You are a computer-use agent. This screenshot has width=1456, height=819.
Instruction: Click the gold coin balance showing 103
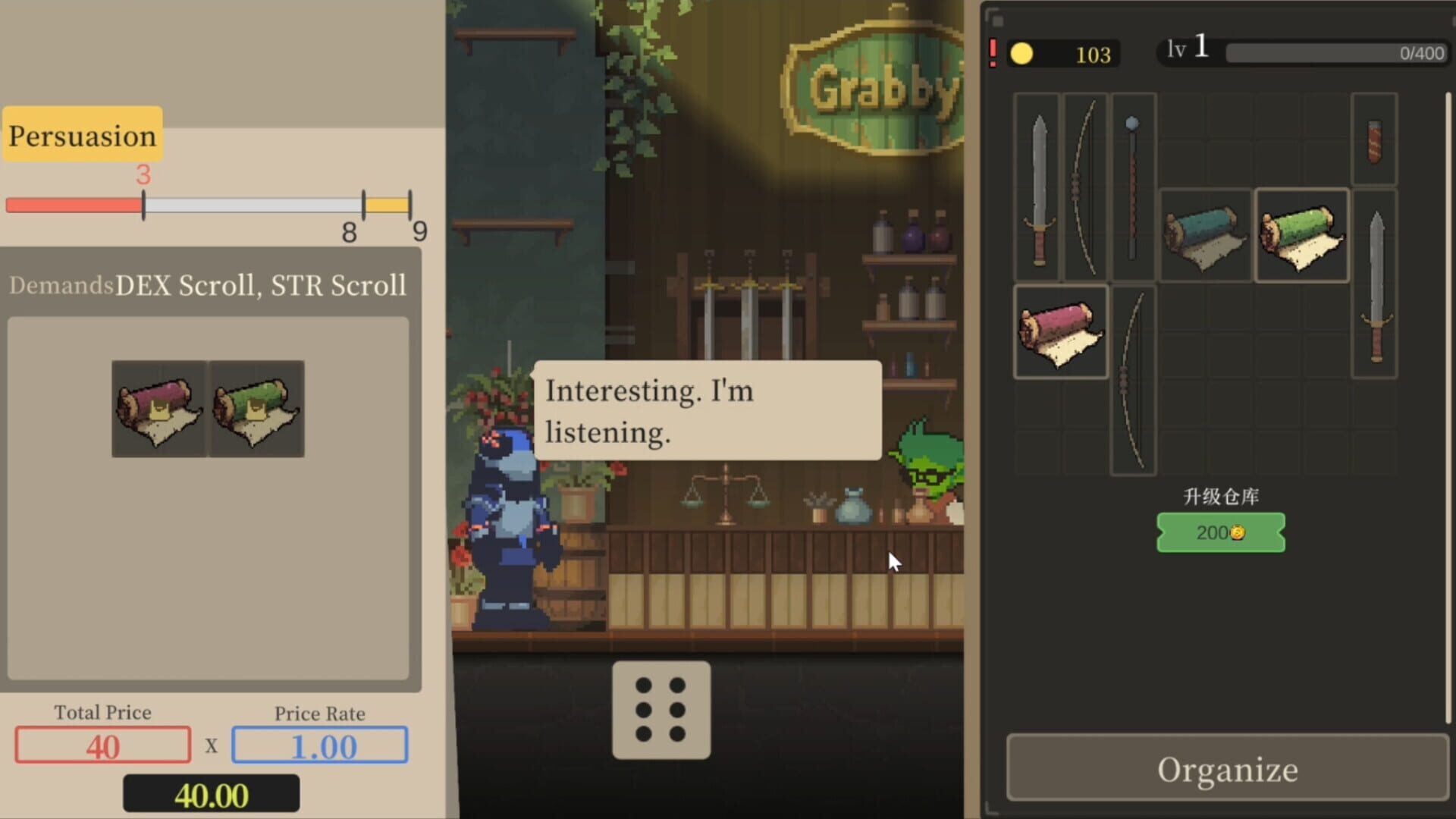1062,53
